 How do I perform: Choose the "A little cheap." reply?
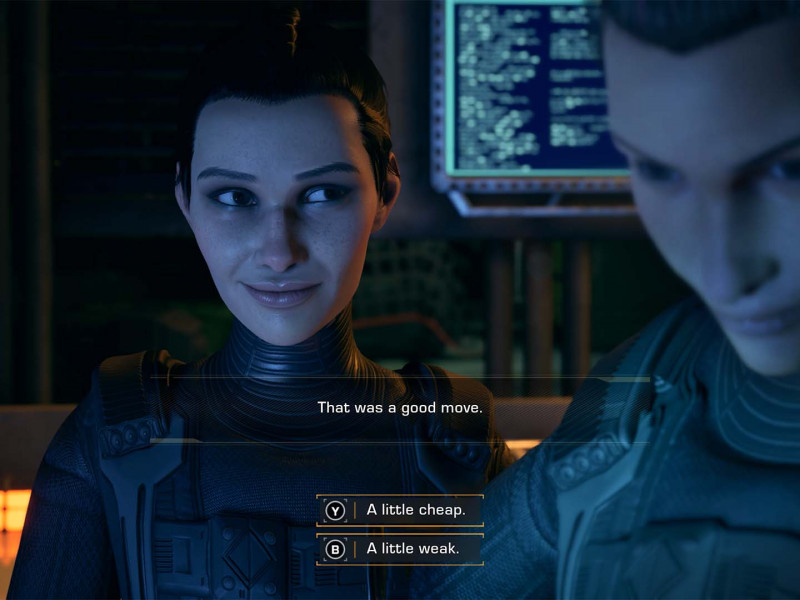[x=400, y=510]
